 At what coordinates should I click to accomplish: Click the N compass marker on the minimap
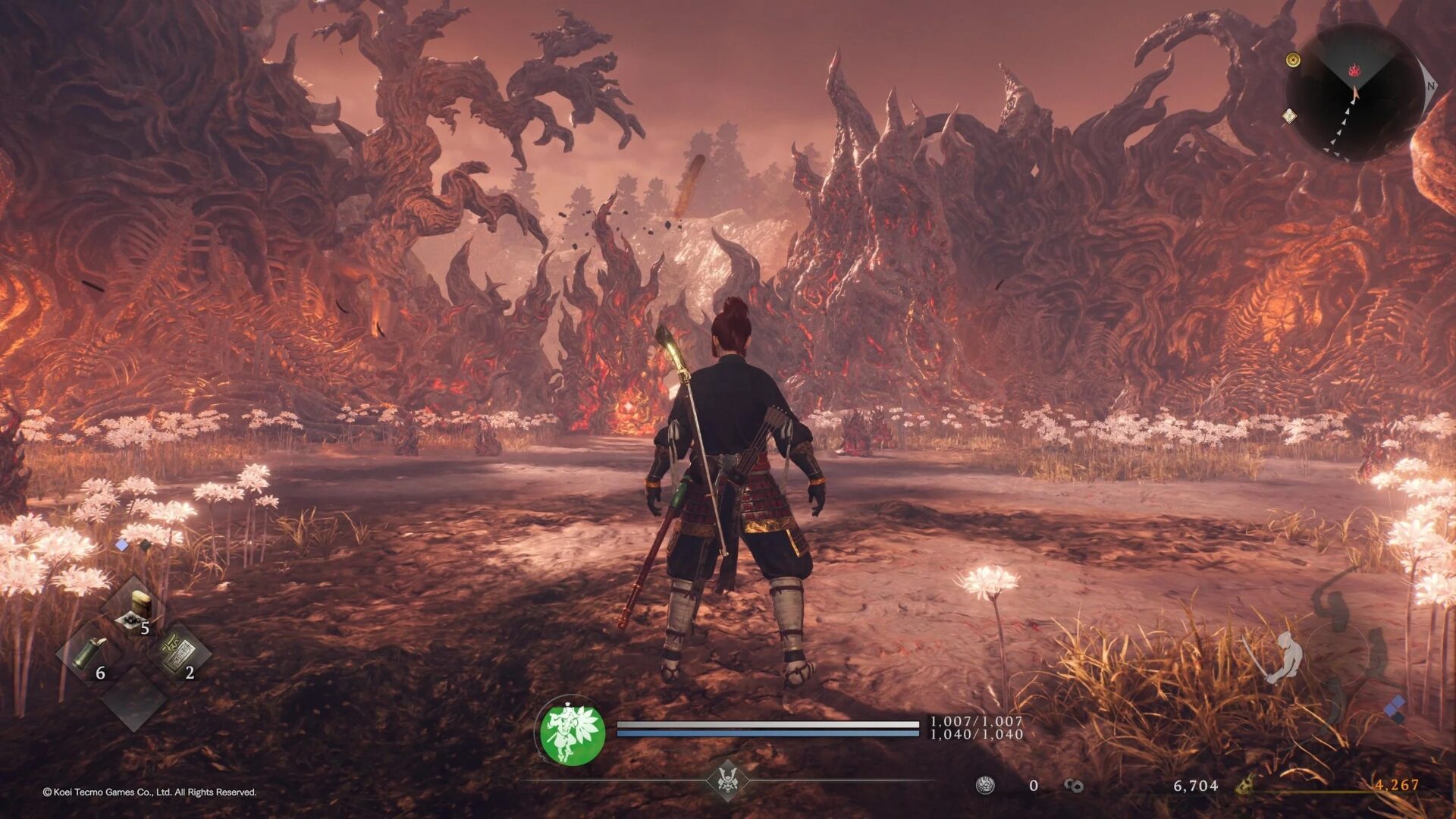(x=1430, y=86)
